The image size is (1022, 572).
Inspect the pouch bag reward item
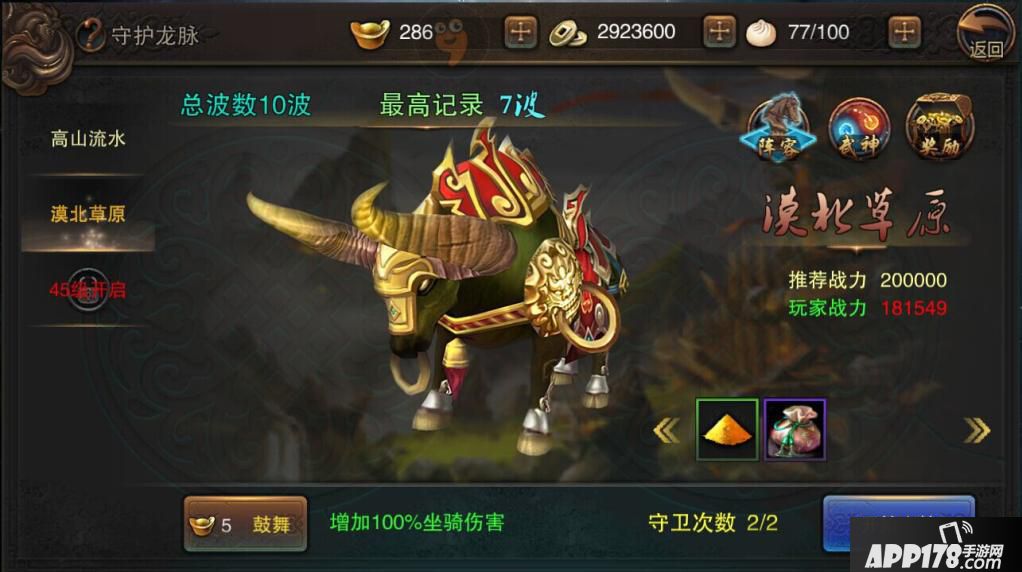[795, 430]
